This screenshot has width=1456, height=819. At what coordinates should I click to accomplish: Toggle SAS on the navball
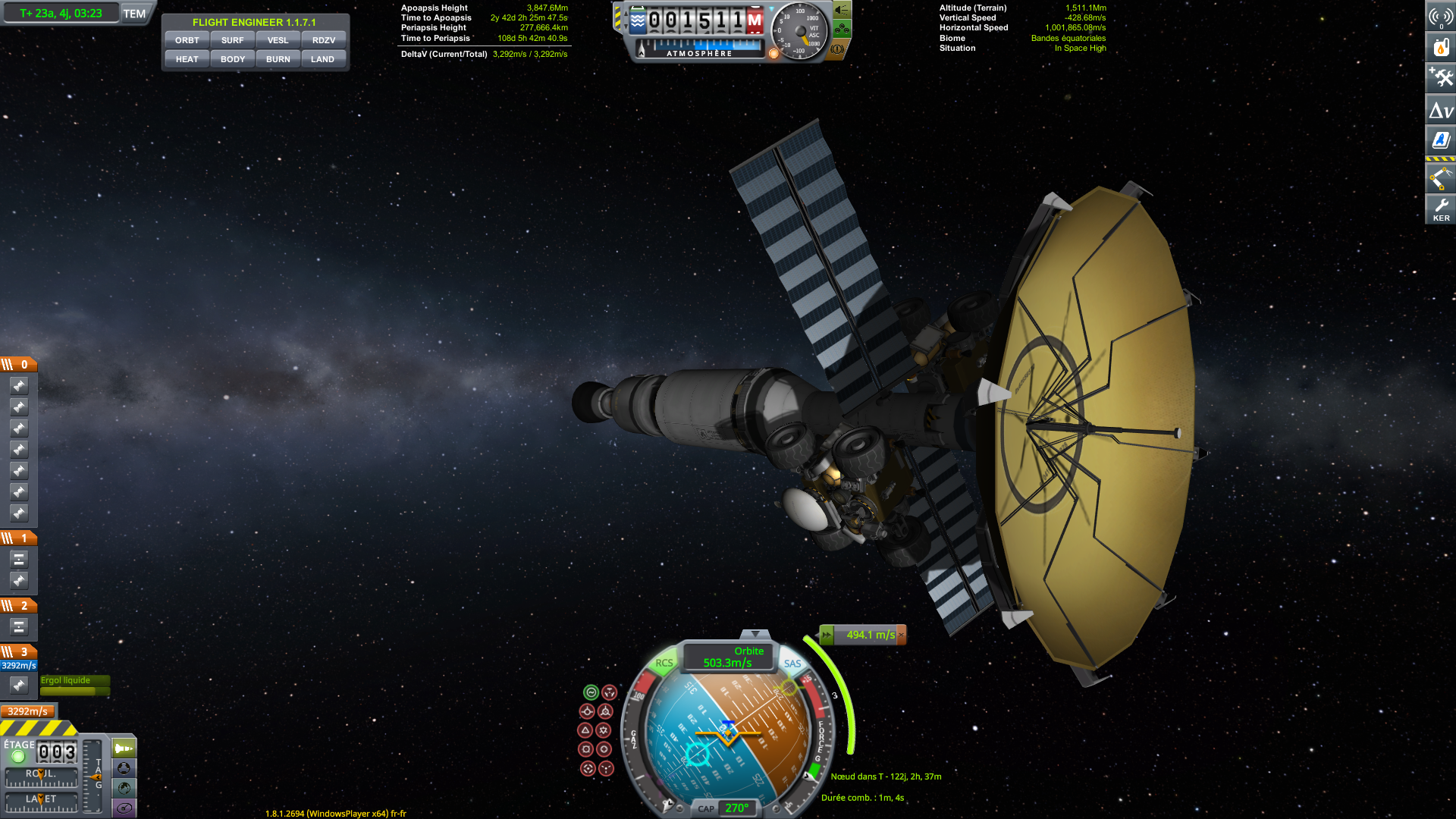792,664
